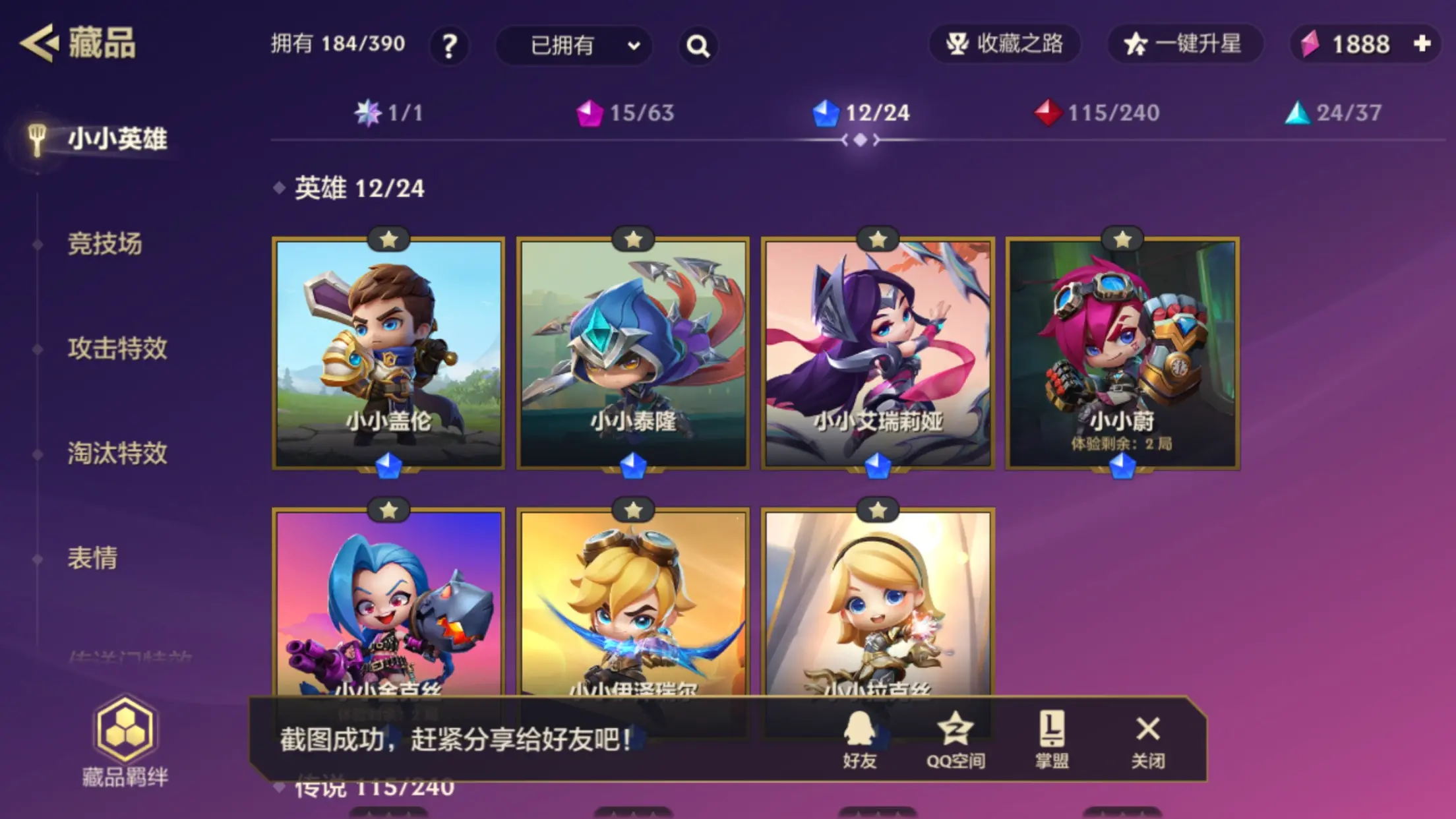Choose 淘汰特效 from the side menu
1456x819 pixels.
[x=117, y=453]
